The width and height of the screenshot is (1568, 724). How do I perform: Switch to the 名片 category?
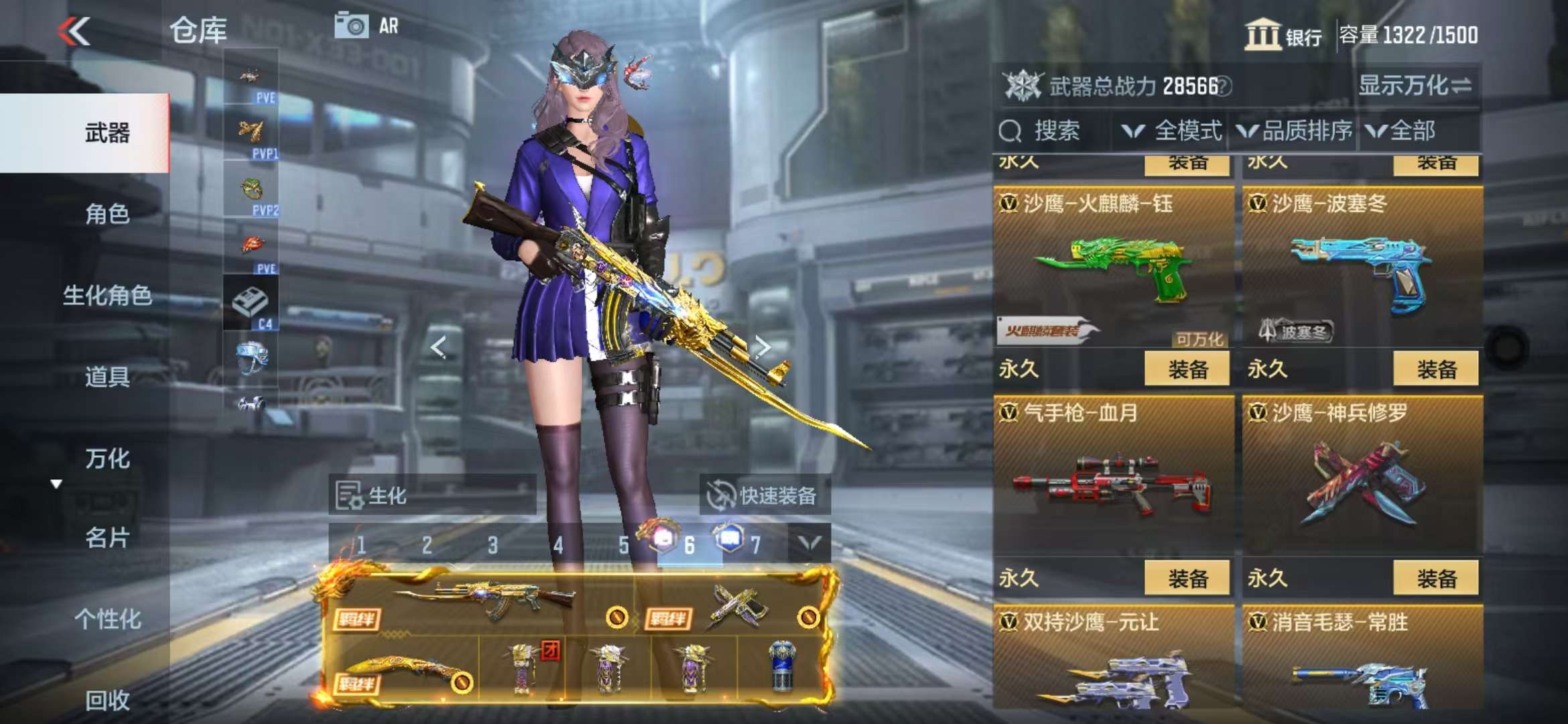(107, 538)
